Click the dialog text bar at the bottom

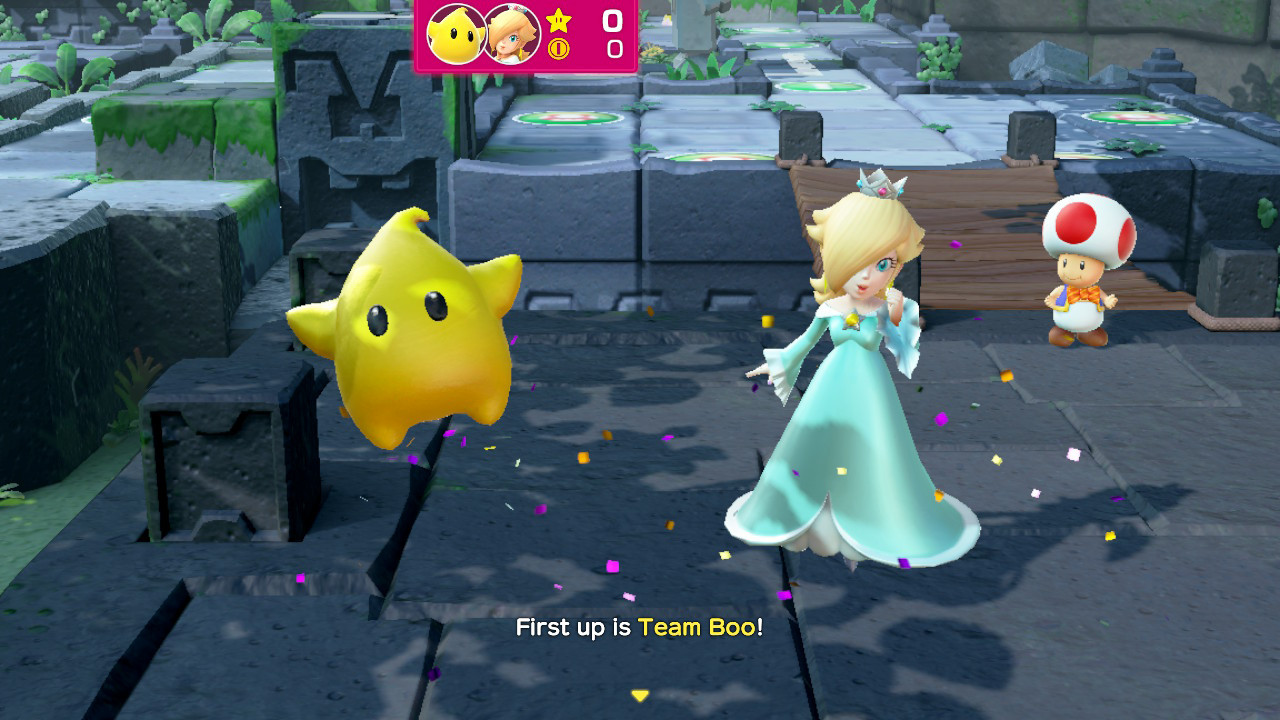point(640,630)
